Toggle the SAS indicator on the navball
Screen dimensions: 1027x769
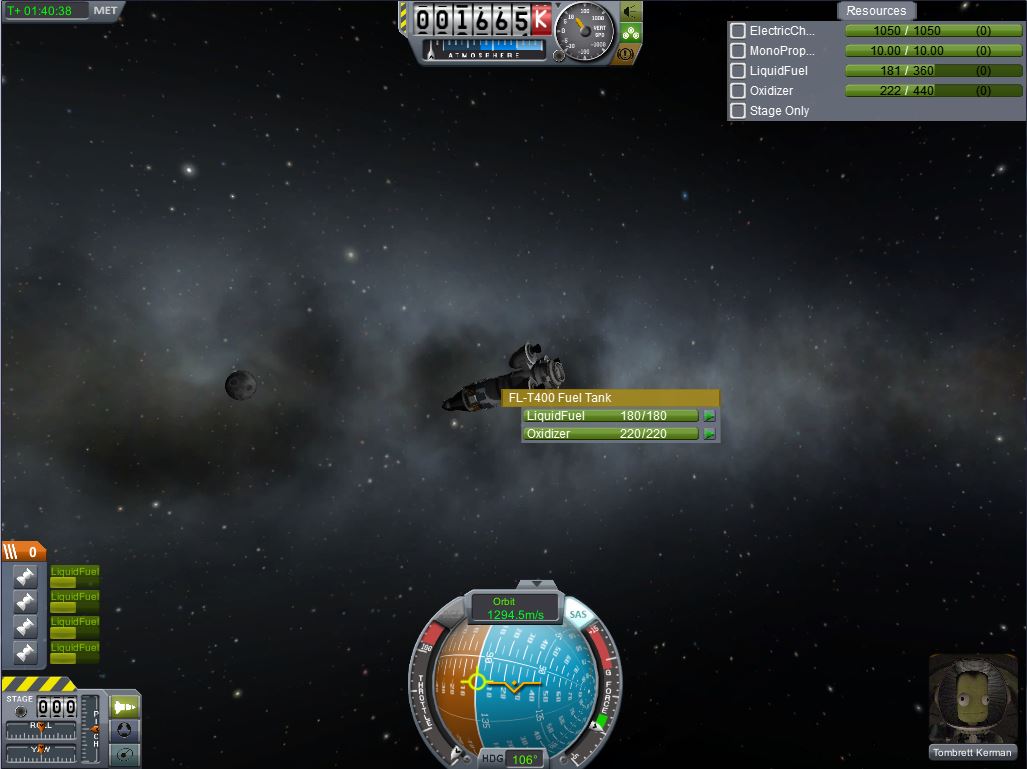click(578, 615)
